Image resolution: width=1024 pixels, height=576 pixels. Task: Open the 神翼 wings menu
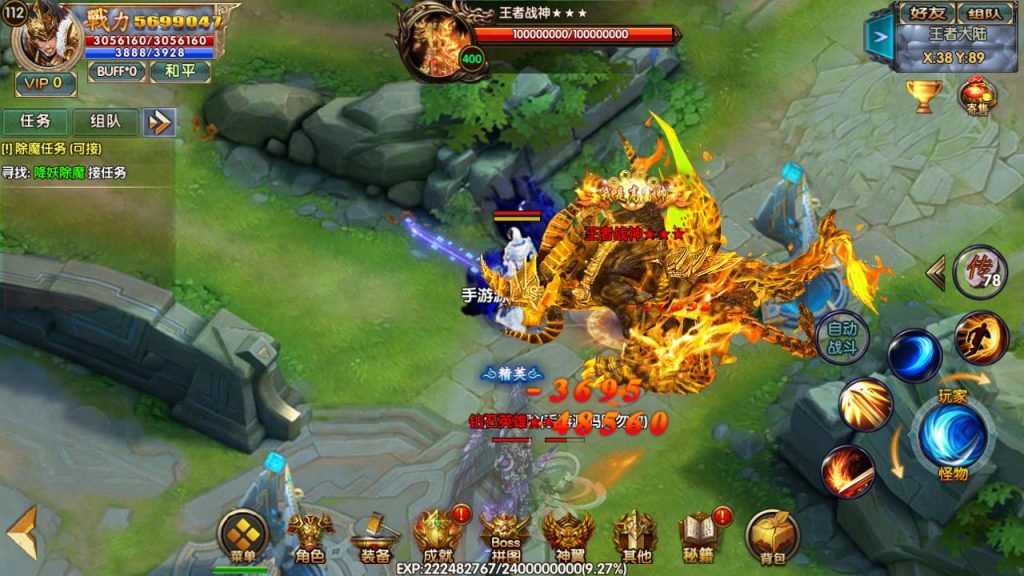[x=568, y=537]
